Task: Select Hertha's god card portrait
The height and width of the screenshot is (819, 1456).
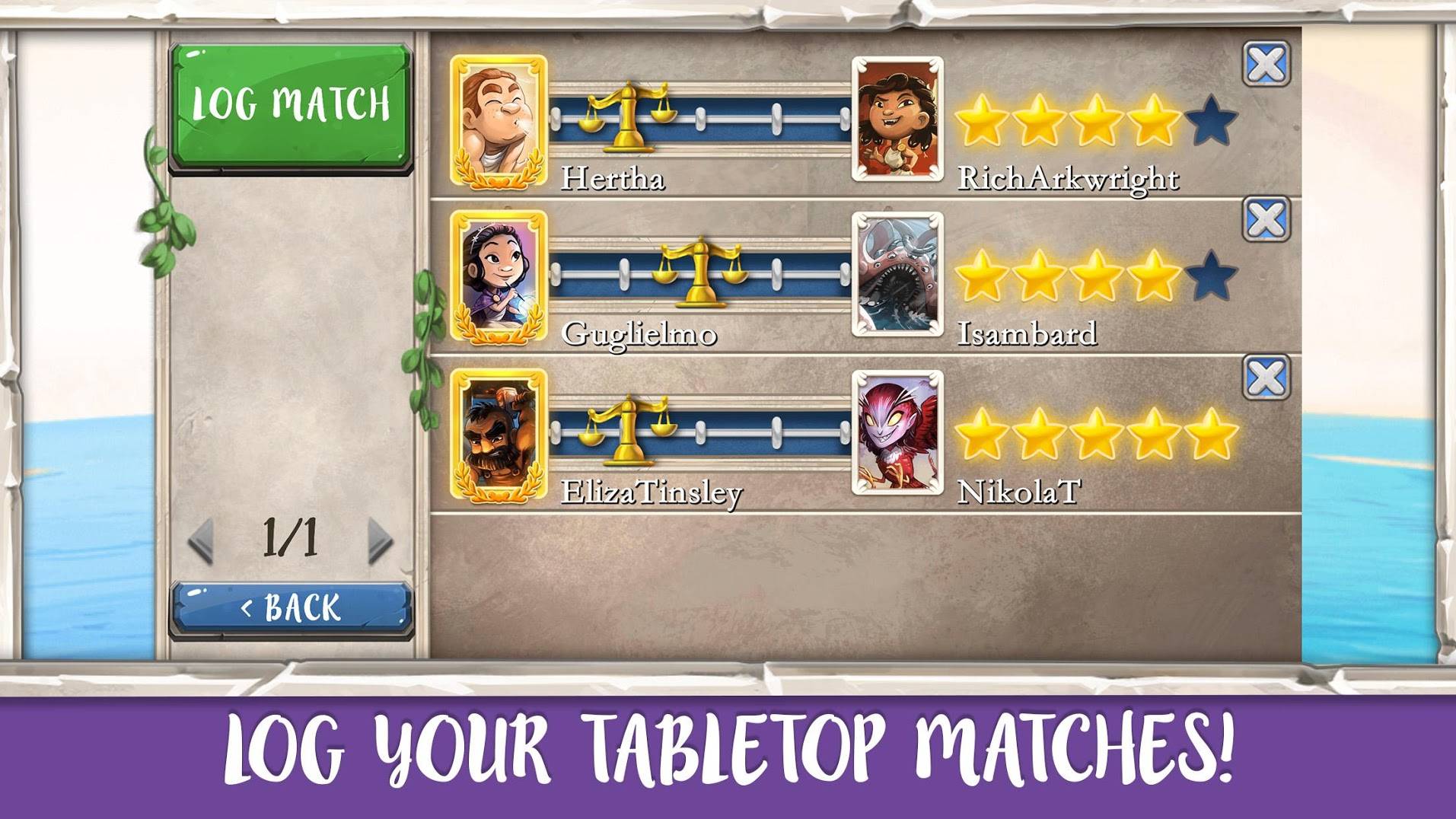Action: [x=499, y=122]
